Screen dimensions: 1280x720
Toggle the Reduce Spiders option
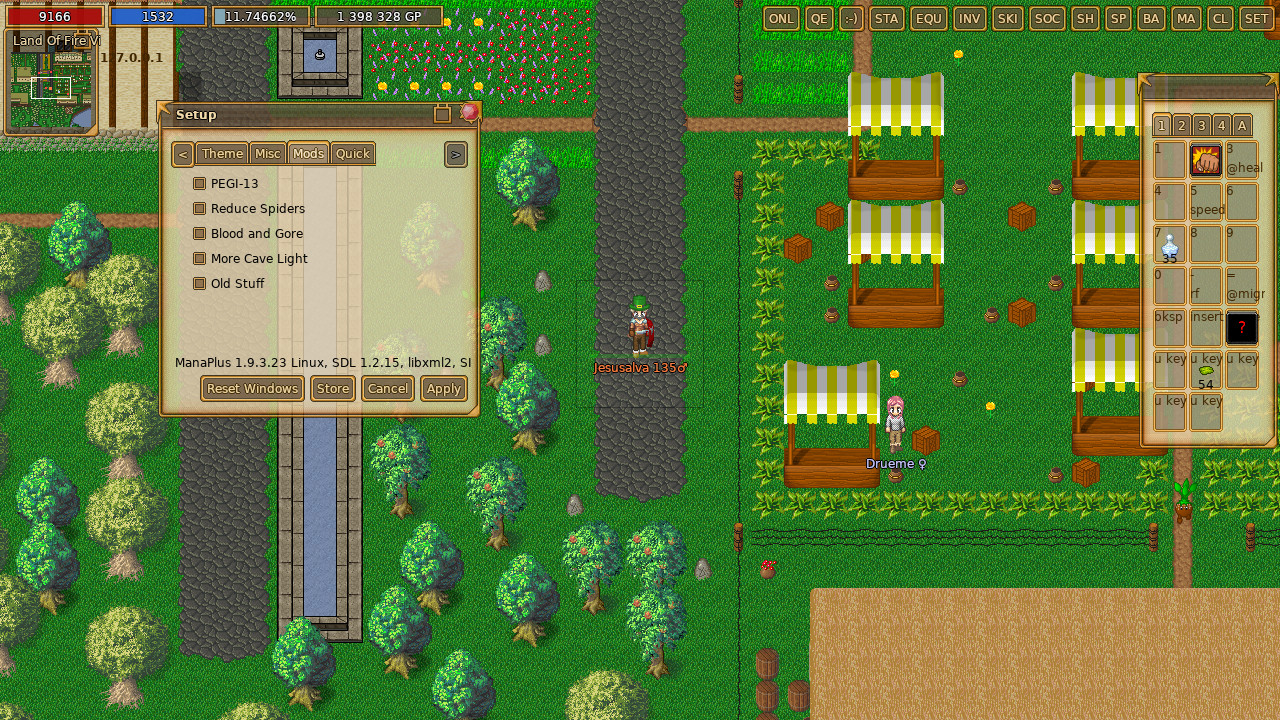pyautogui.click(x=199, y=208)
